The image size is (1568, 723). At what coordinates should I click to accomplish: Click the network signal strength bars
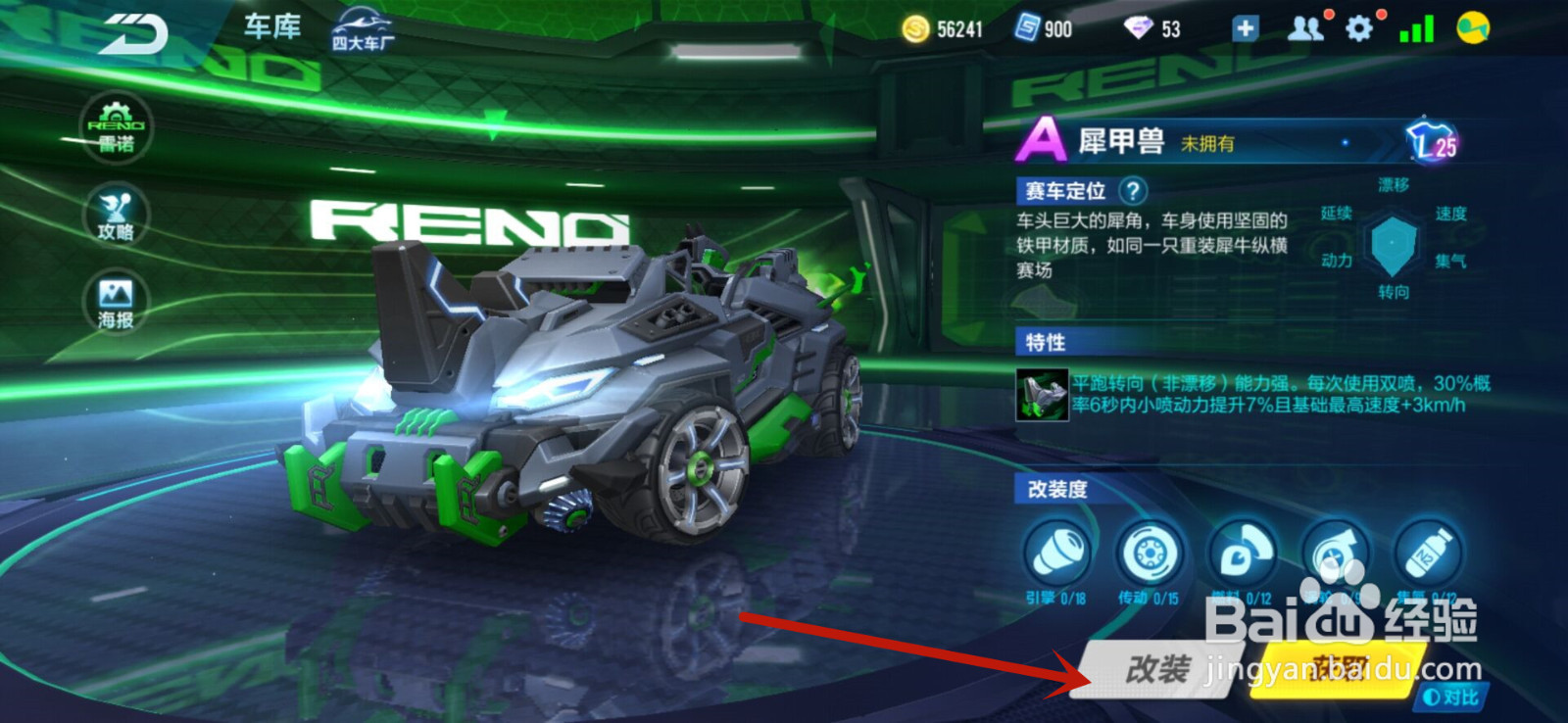tap(1418, 29)
